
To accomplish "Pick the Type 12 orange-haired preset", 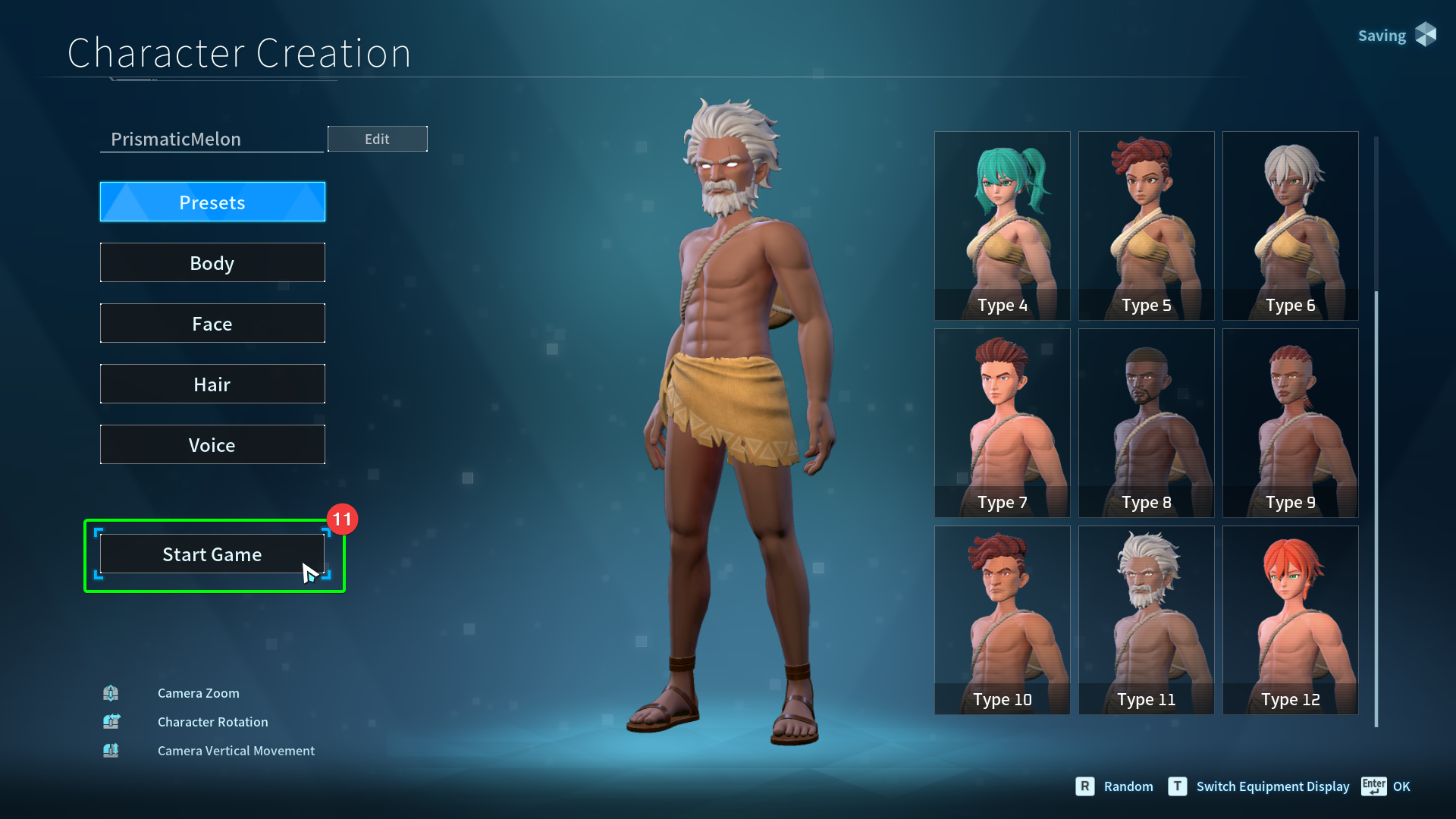I will coord(1290,620).
